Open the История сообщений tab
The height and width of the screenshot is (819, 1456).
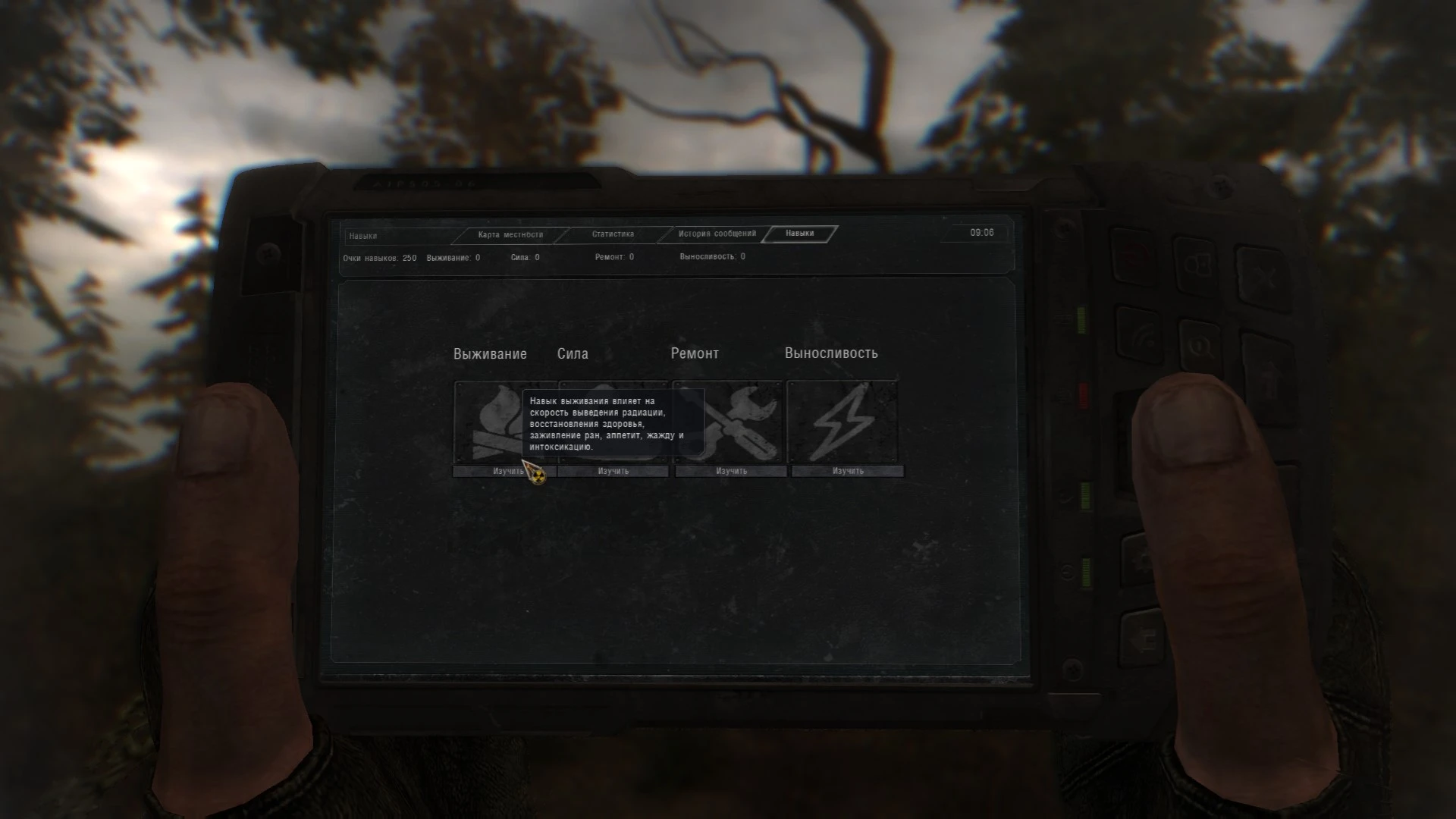(x=717, y=235)
